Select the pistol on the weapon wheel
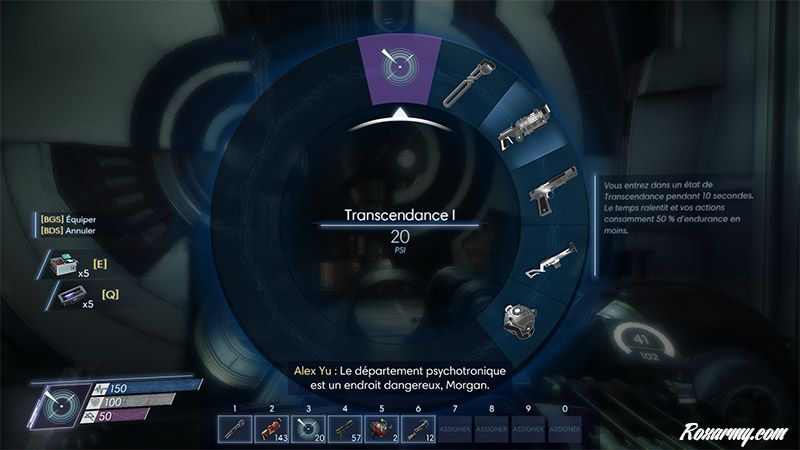Image resolution: width=800 pixels, height=450 pixels. pos(549,197)
